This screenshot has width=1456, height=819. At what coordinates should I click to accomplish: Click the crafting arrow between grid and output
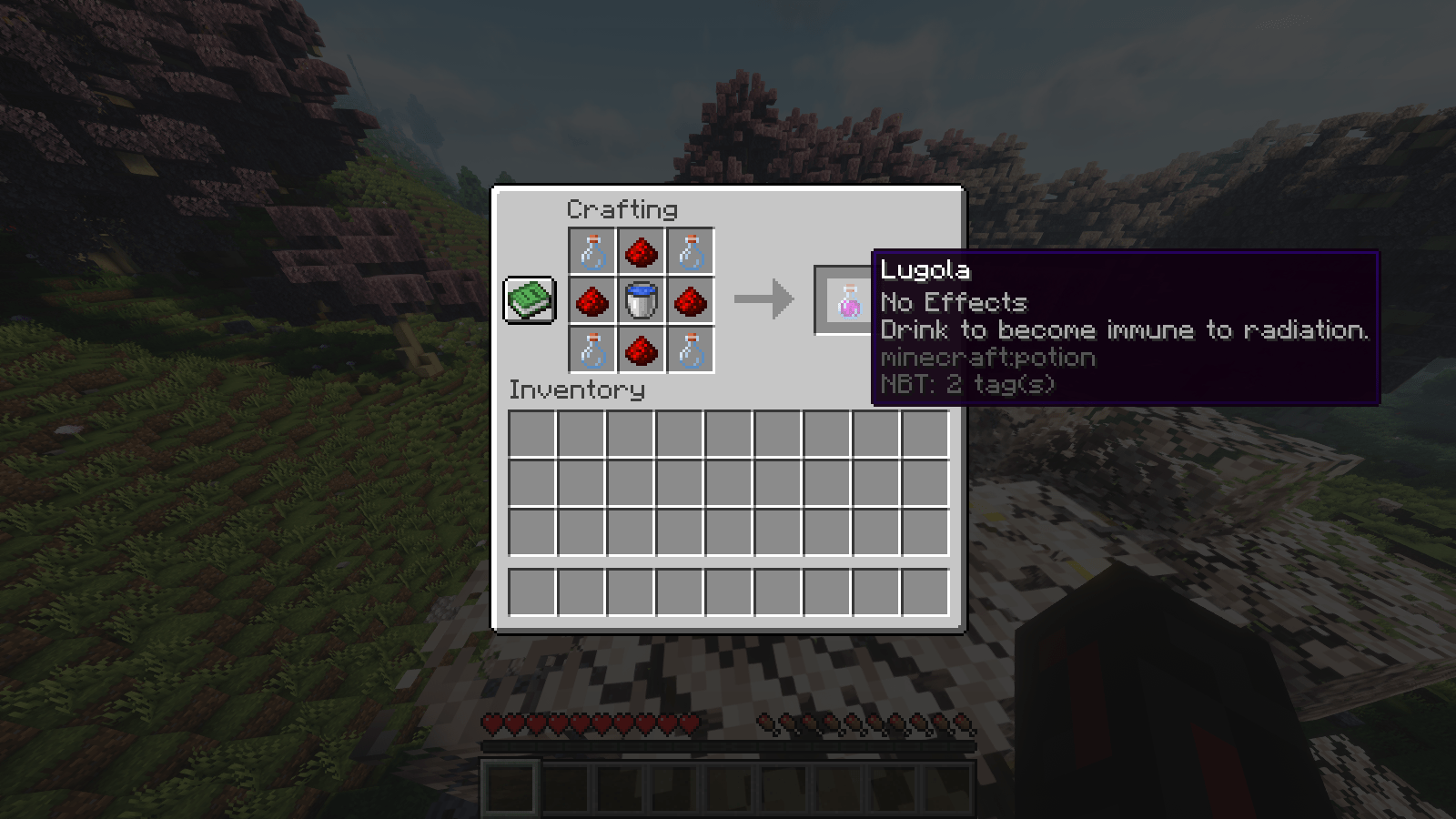click(x=765, y=298)
